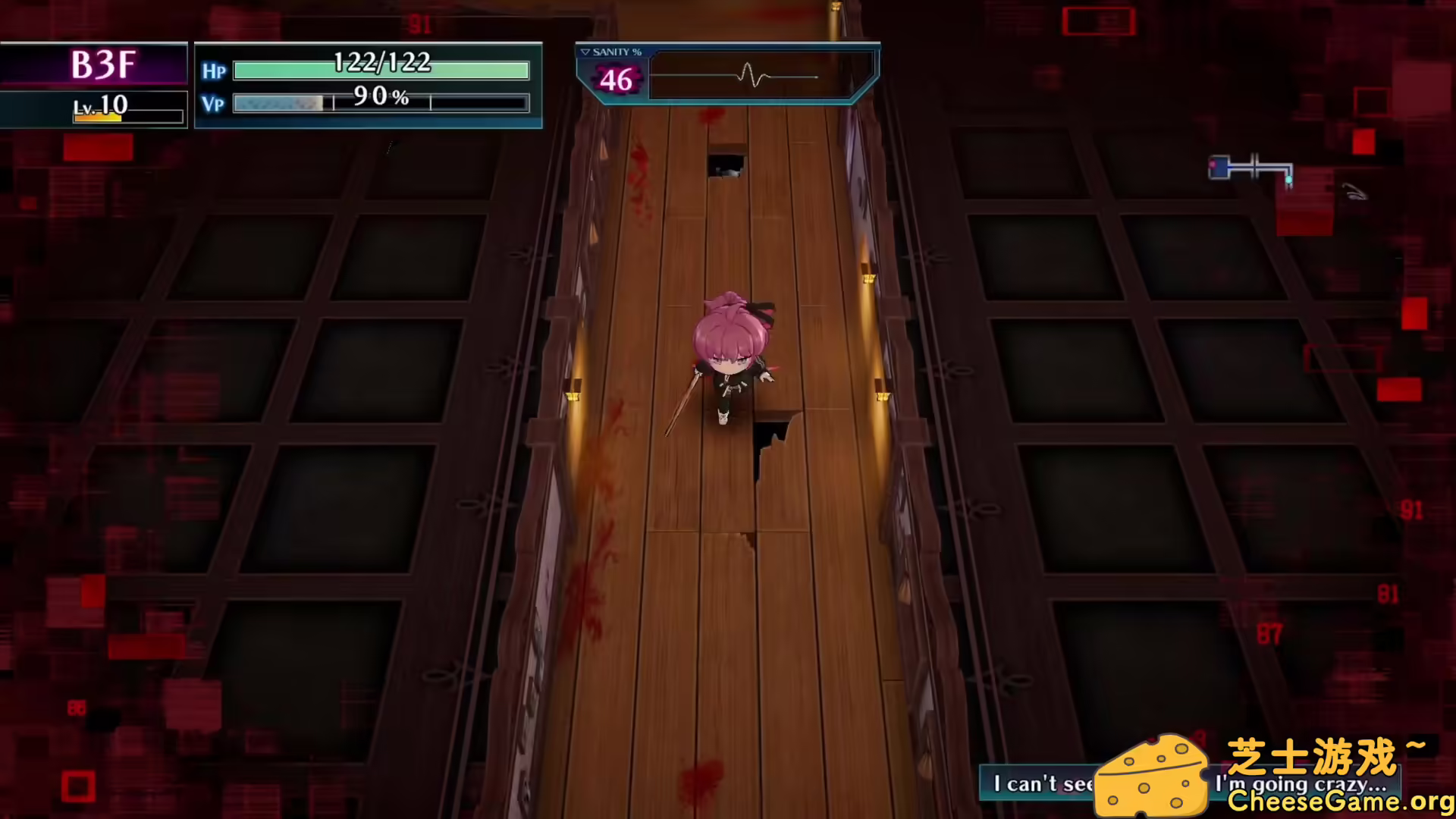1456x819 pixels.
Task: Click the SANITY % header arrow icon
Action: point(585,52)
